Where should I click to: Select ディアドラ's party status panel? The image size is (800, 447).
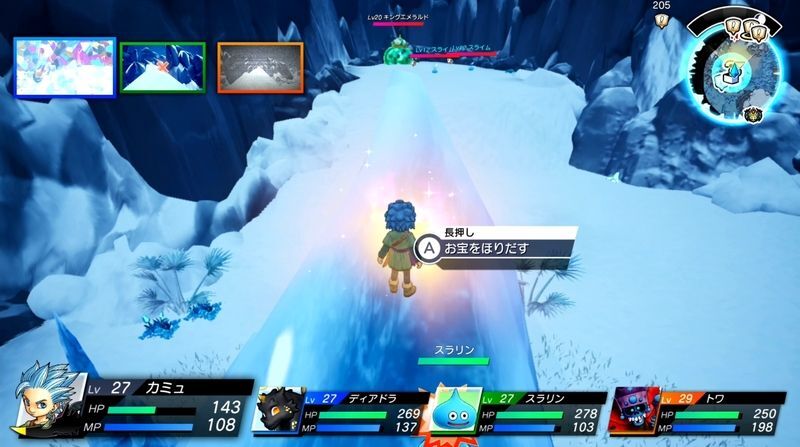[340, 410]
